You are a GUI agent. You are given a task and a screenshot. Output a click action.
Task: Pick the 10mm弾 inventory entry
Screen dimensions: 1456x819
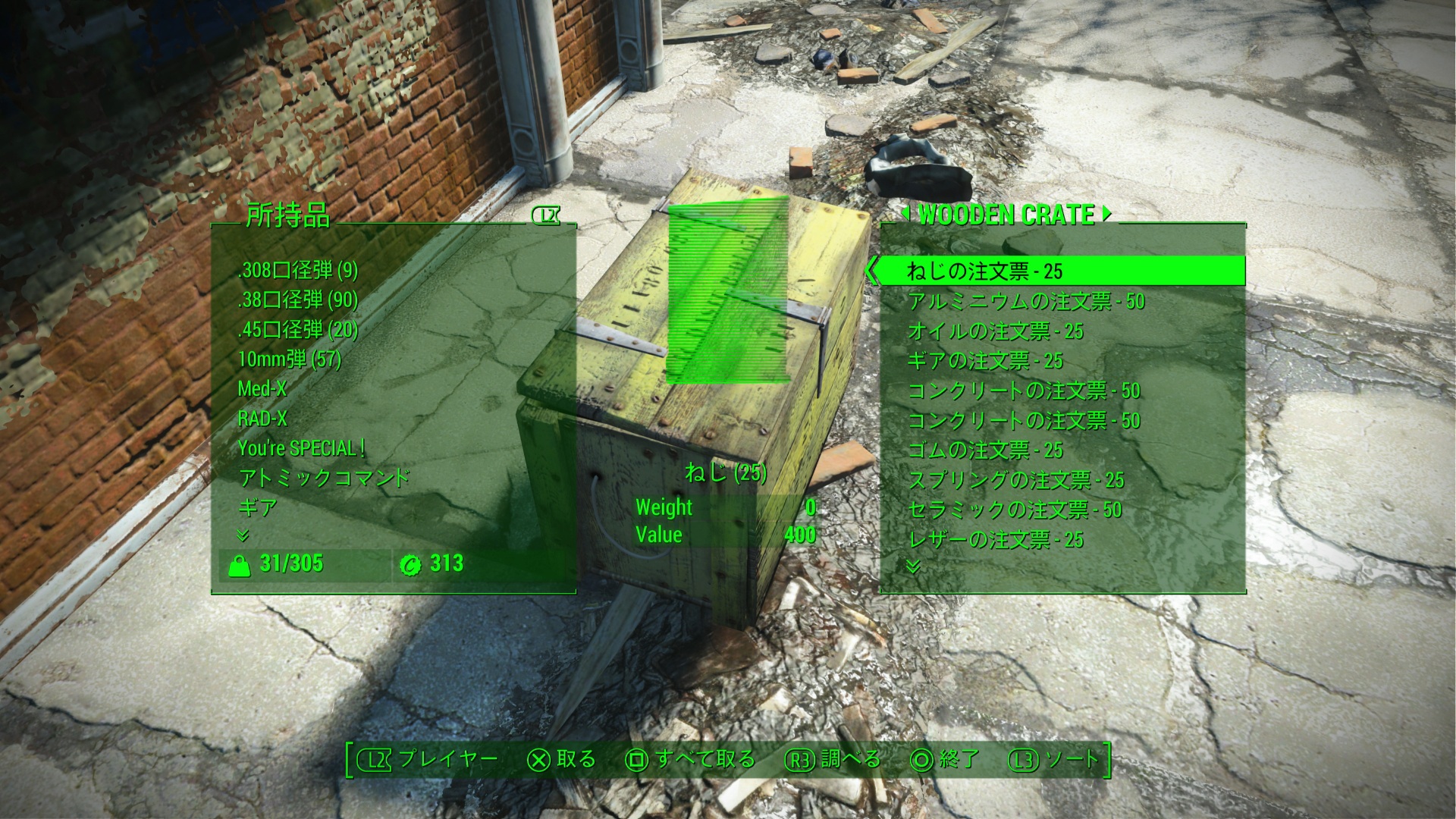(289, 359)
